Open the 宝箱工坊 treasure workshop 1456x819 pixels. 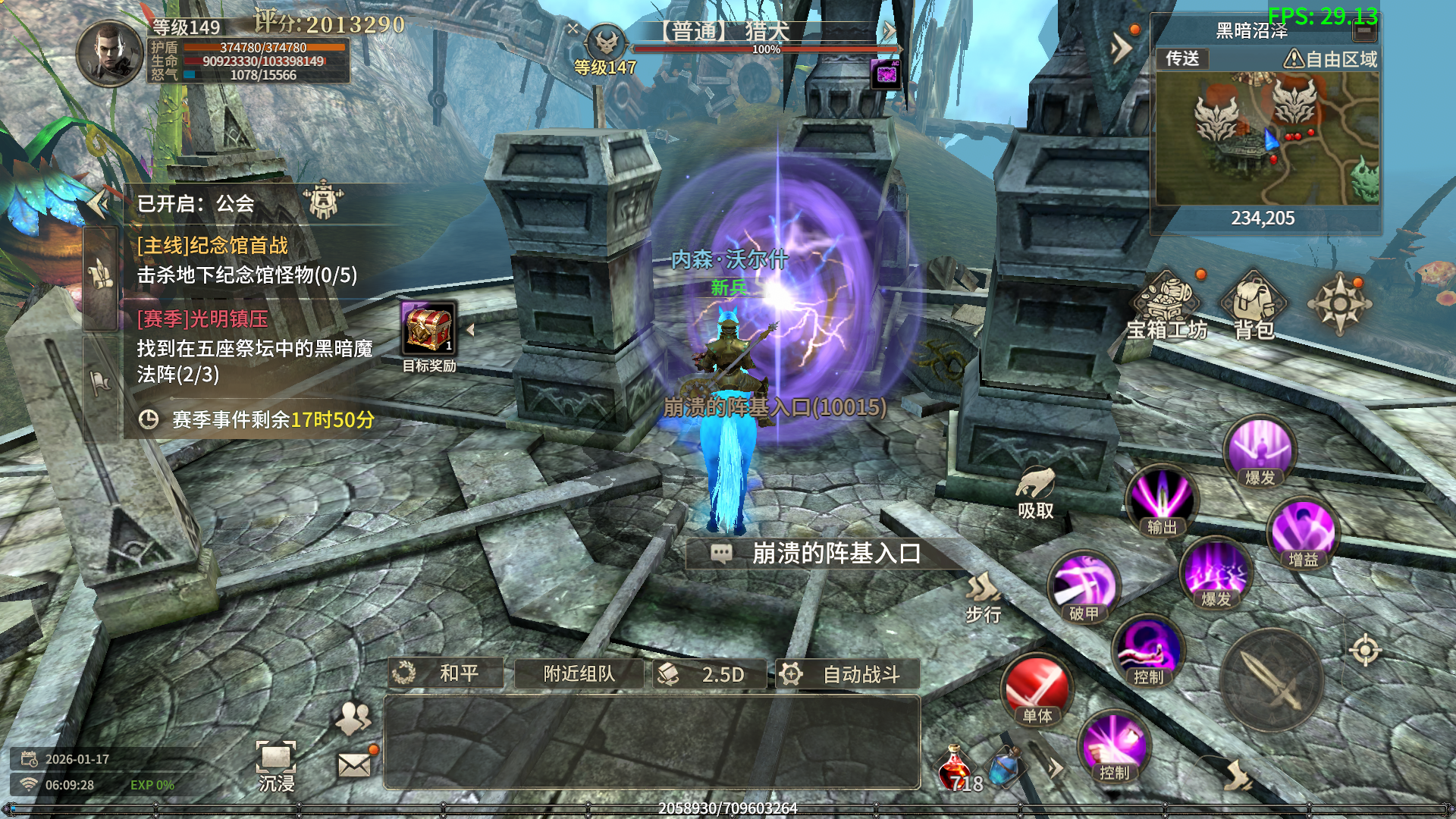point(1166,305)
